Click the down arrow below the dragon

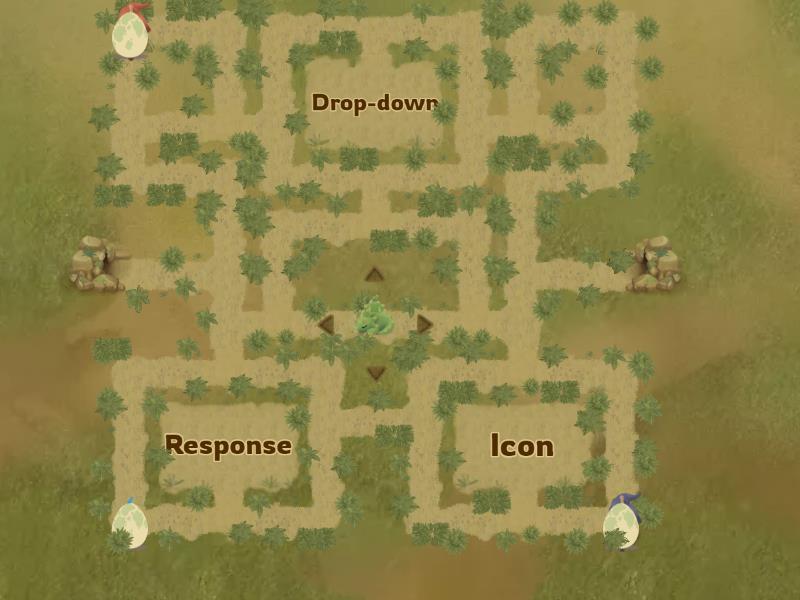[x=376, y=373]
